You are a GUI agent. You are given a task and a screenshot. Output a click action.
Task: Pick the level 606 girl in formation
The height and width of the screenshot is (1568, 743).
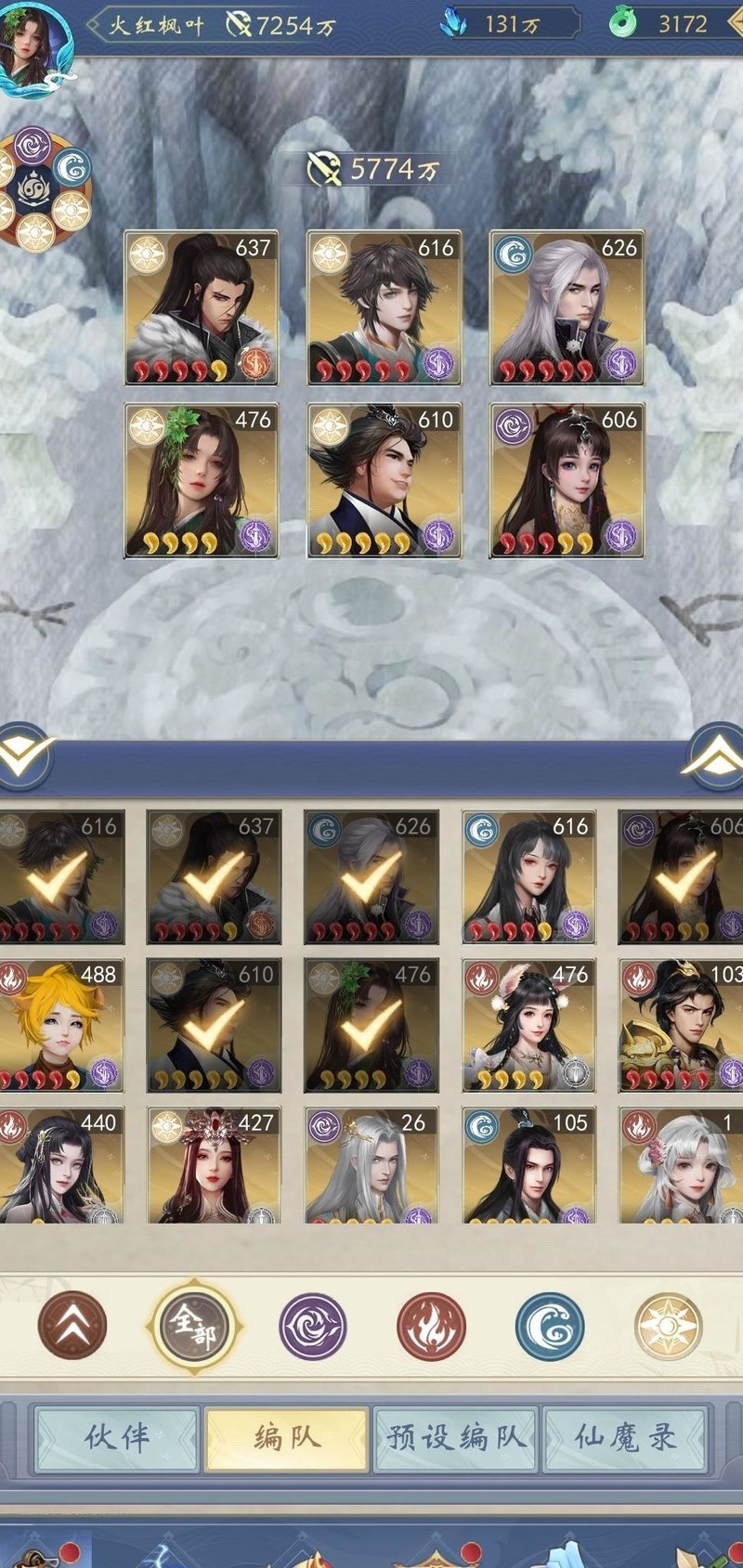coord(567,480)
